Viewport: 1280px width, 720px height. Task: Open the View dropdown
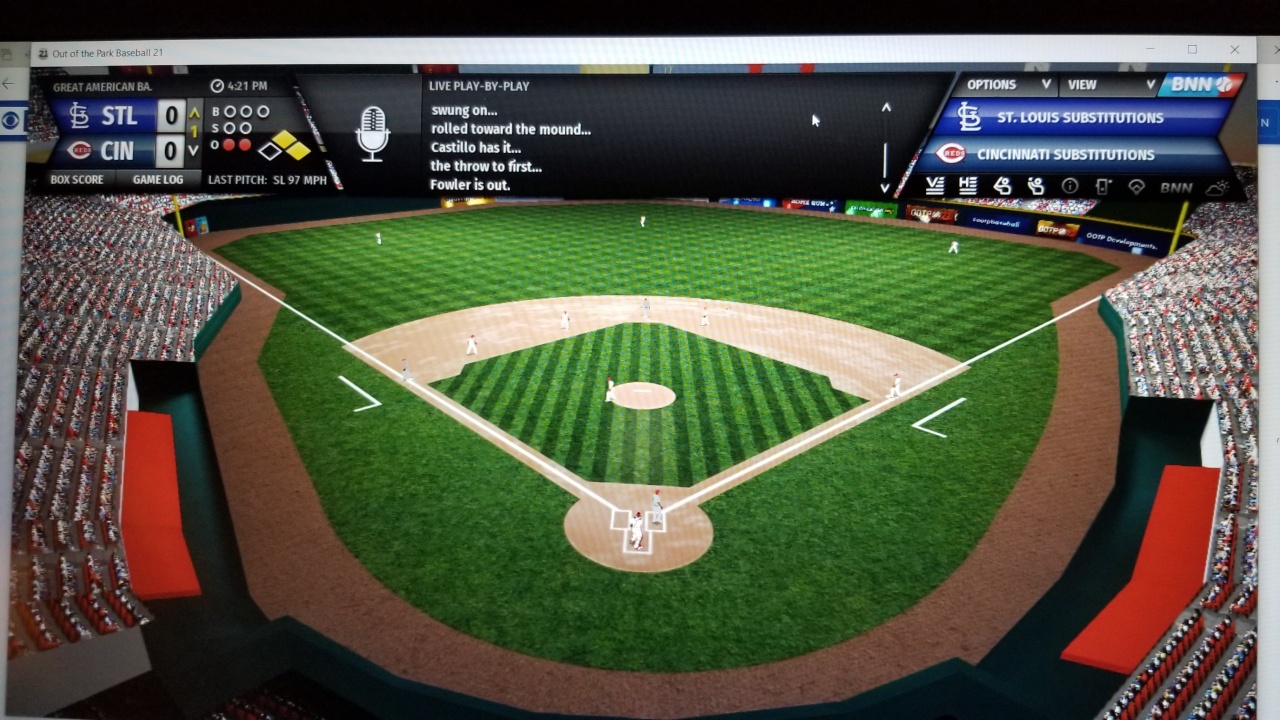(x=1111, y=85)
